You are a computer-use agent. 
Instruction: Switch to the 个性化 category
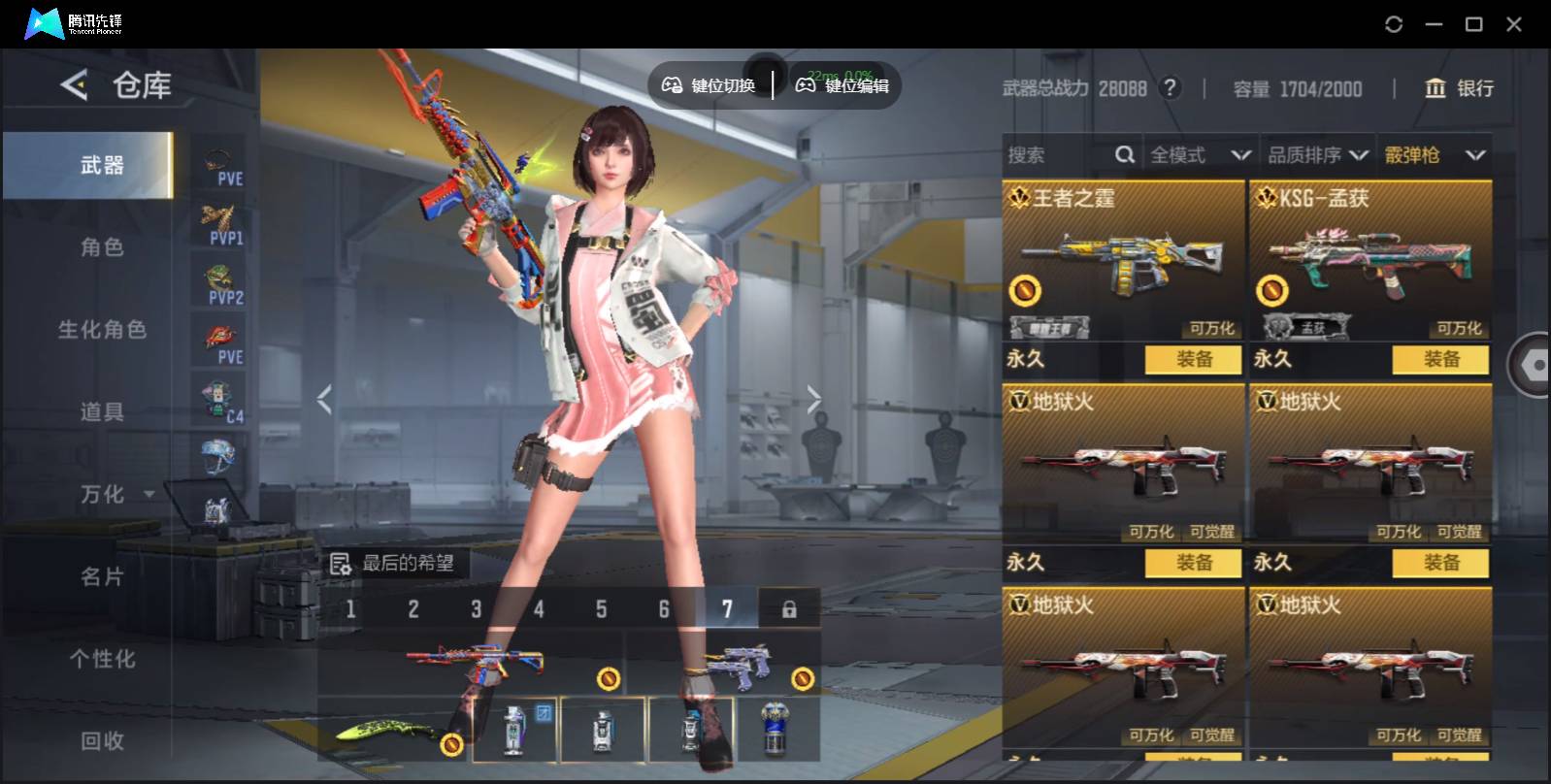click(102, 660)
